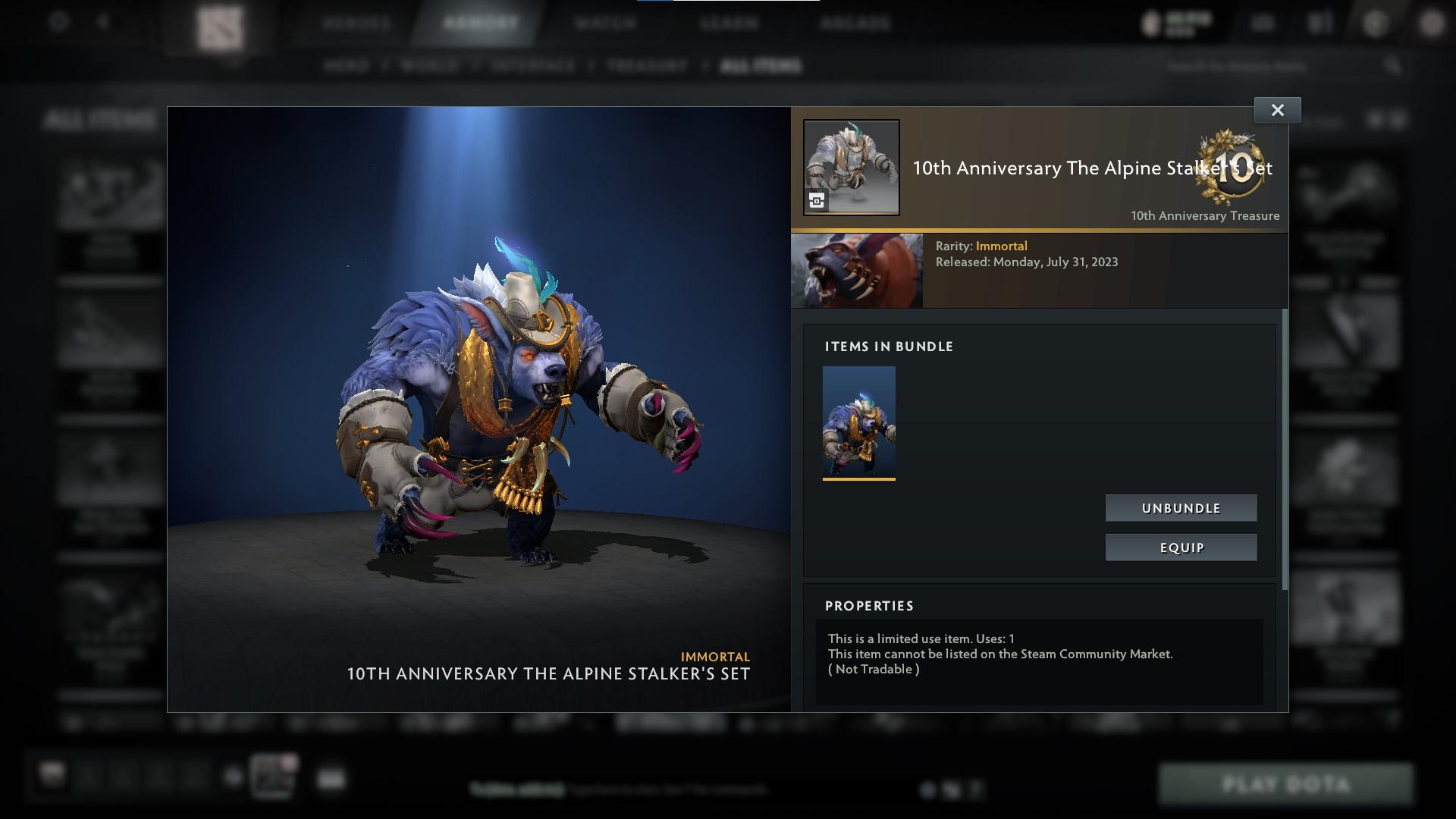Click the UNBUNDLE button

1181,508
